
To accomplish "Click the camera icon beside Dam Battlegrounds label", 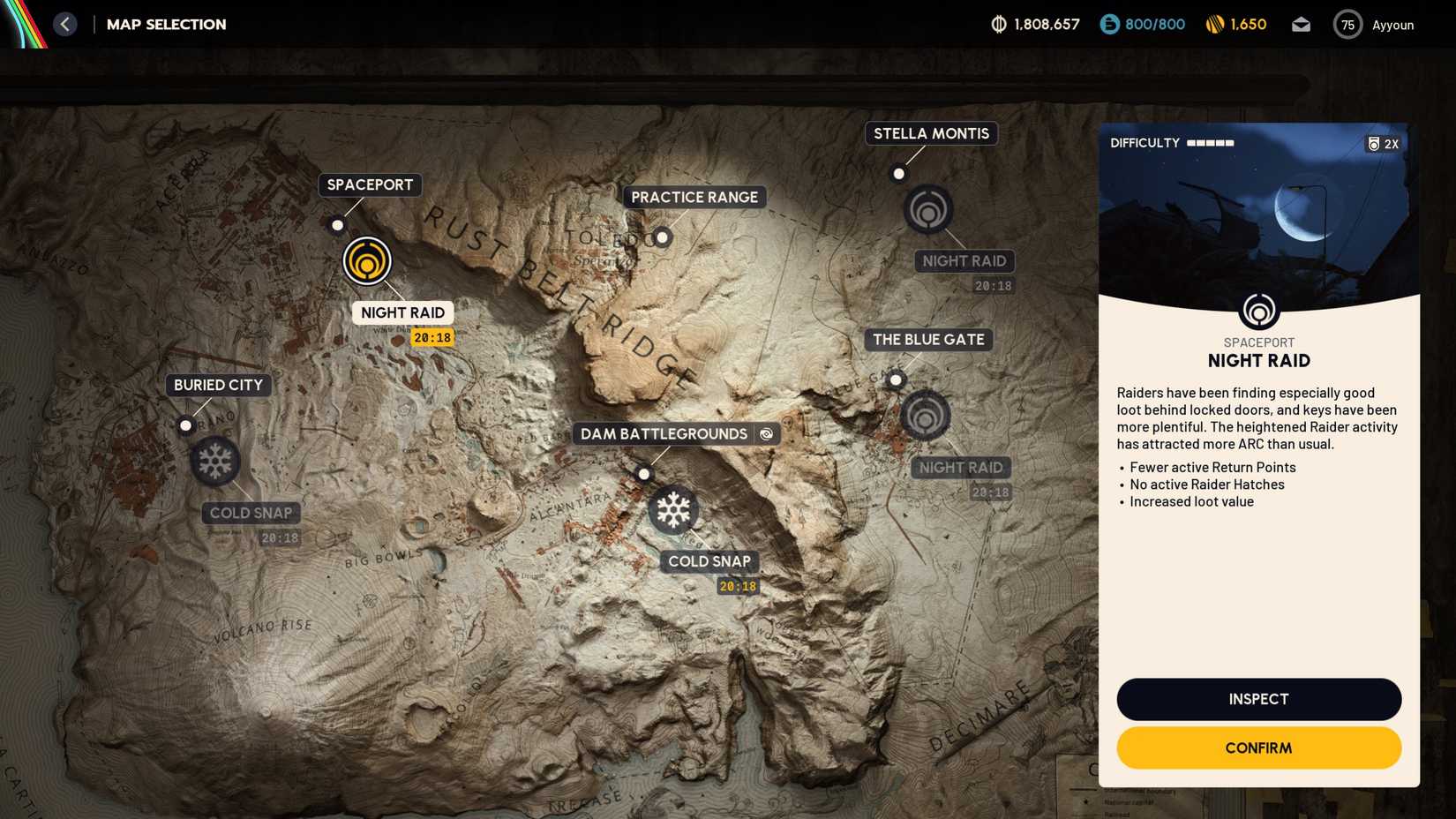I will point(766,433).
